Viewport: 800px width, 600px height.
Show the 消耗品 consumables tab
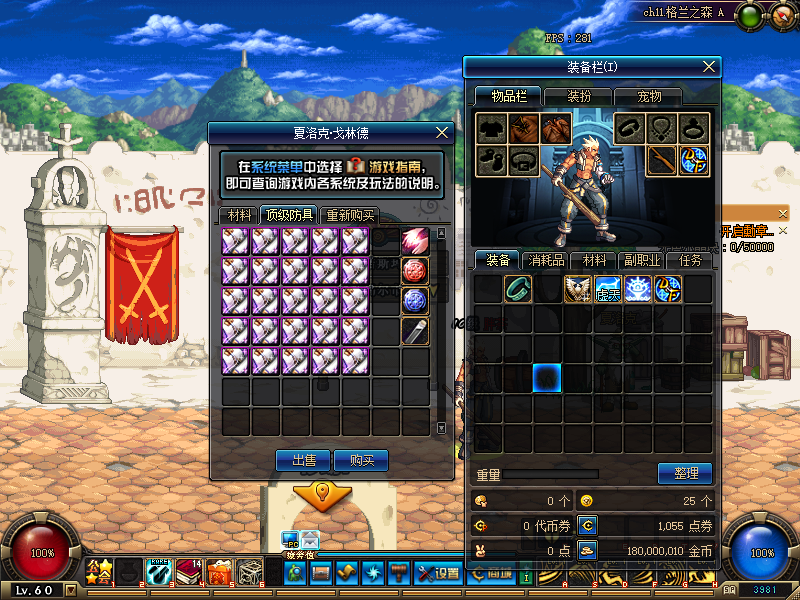546,260
